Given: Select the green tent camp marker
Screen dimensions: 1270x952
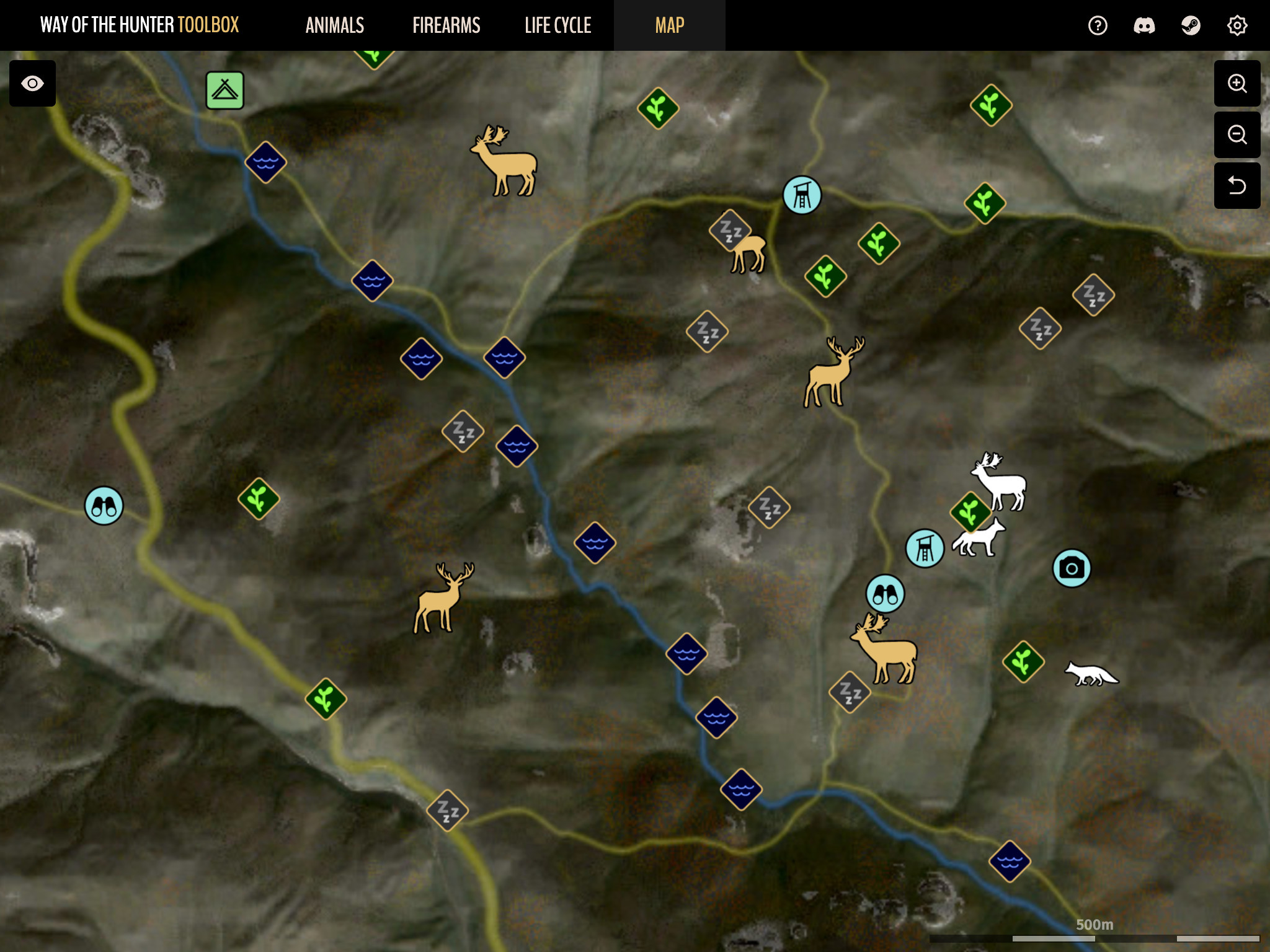Looking at the screenshot, I should click(x=225, y=90).
